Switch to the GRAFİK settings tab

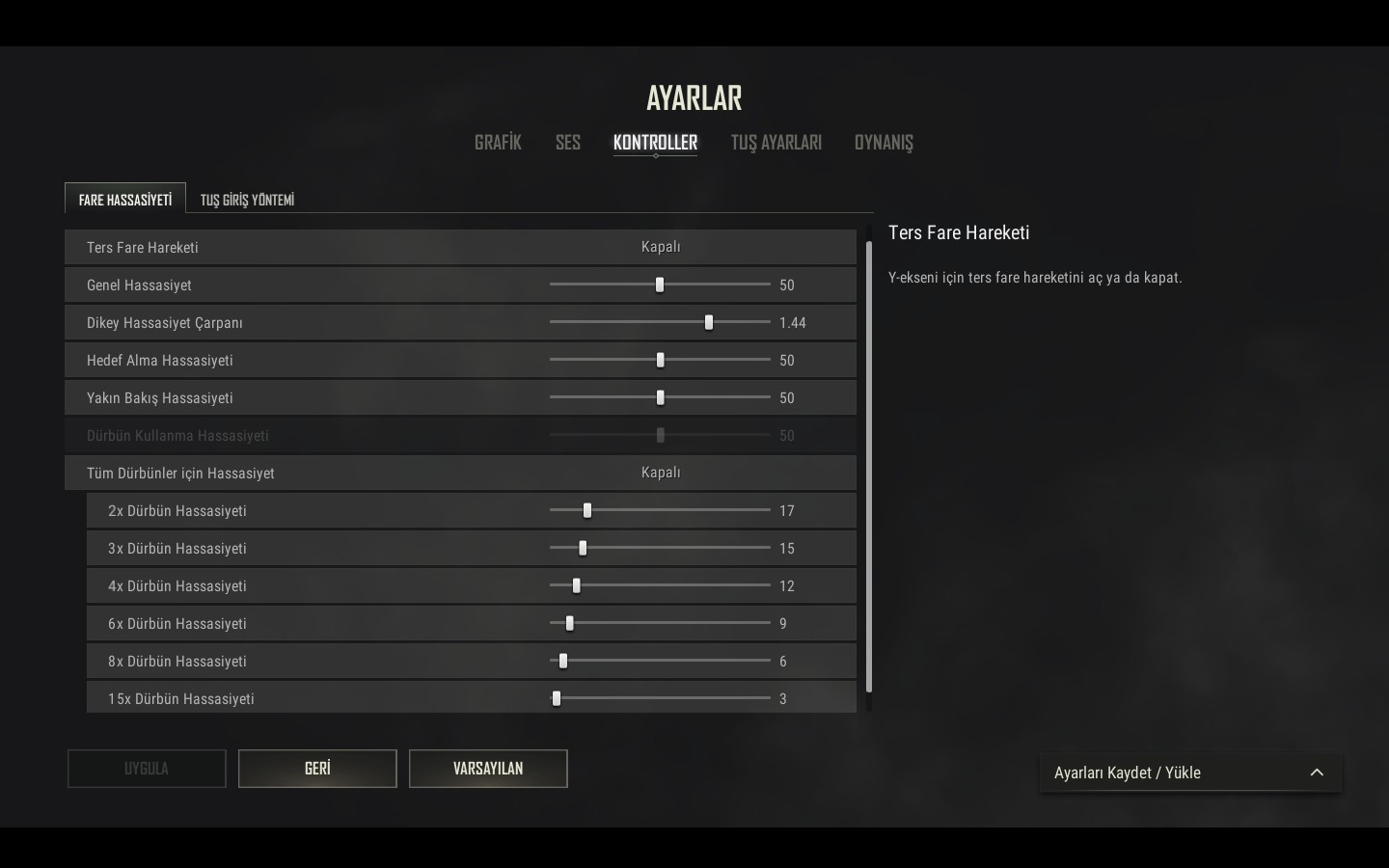[498, 143]
